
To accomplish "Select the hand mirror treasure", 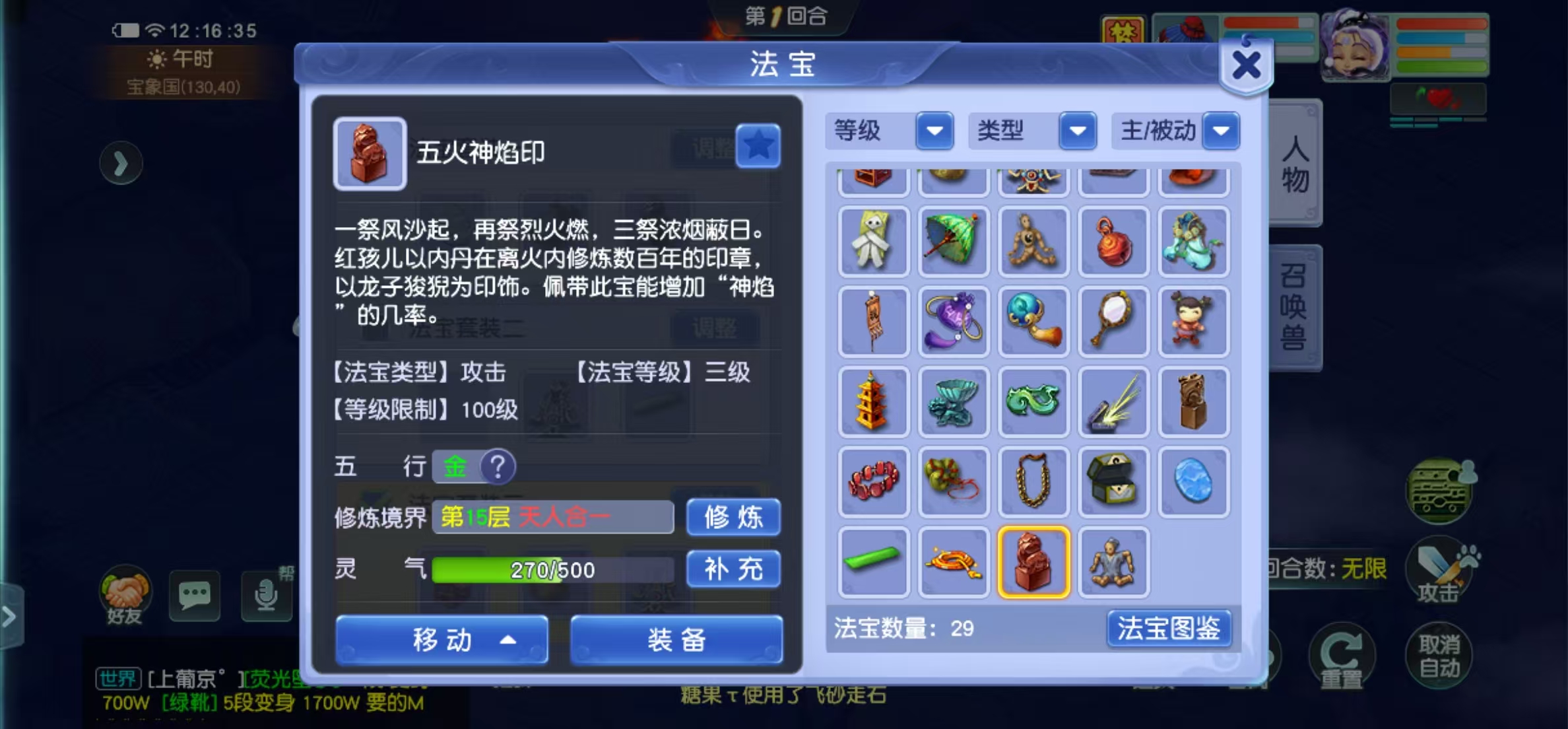I will 1113,322.
